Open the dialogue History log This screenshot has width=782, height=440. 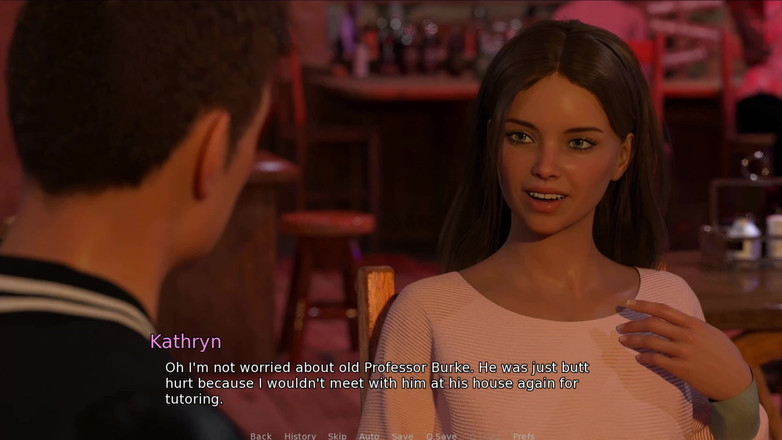300,436
